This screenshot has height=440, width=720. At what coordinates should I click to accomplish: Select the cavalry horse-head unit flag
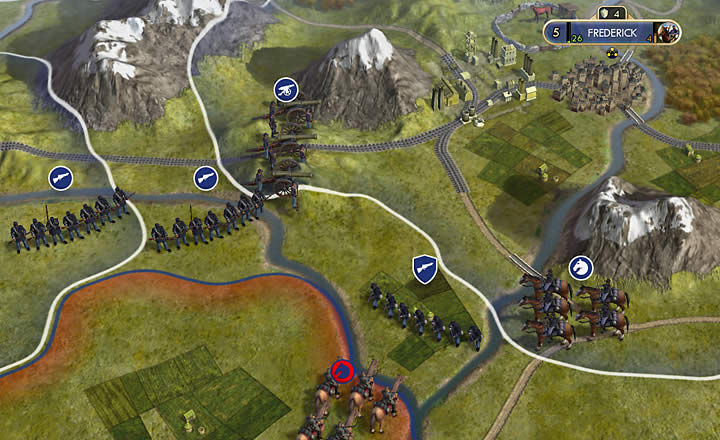tap(580, 267)
